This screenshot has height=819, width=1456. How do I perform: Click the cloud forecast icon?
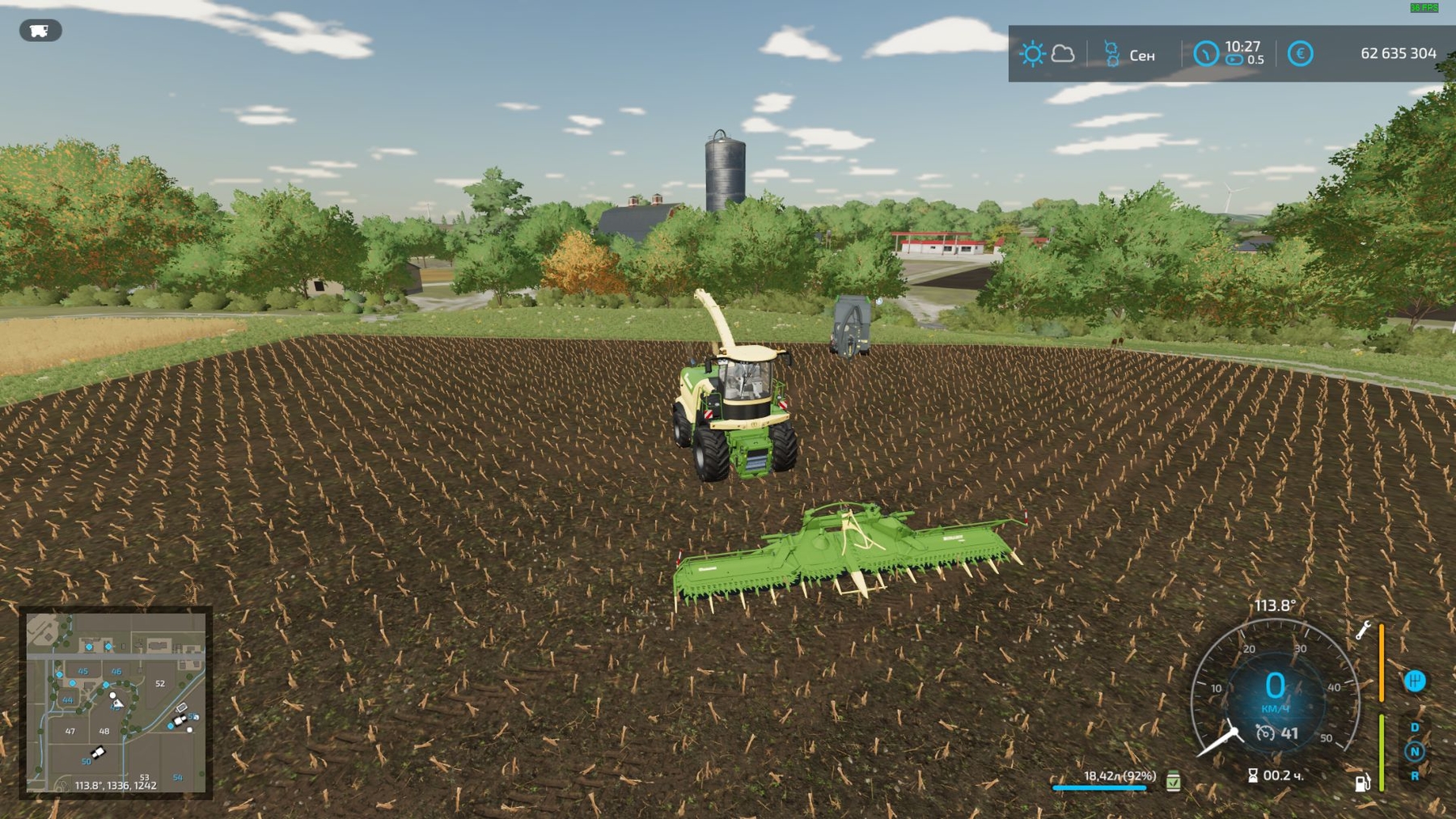coord(1063,54)
